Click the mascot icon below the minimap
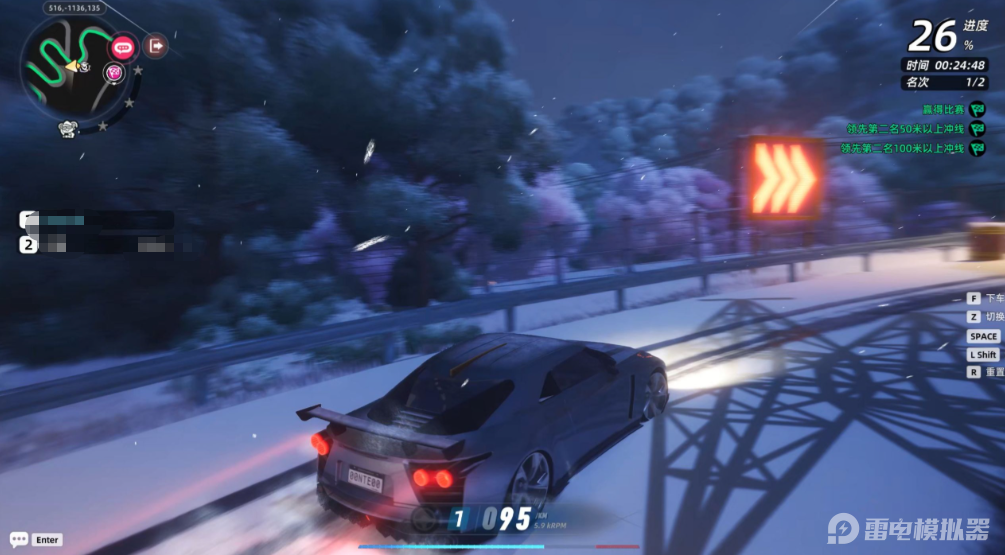Image resolution: width=1005 pixels, height=555 pixels. (x=69, y=128)
